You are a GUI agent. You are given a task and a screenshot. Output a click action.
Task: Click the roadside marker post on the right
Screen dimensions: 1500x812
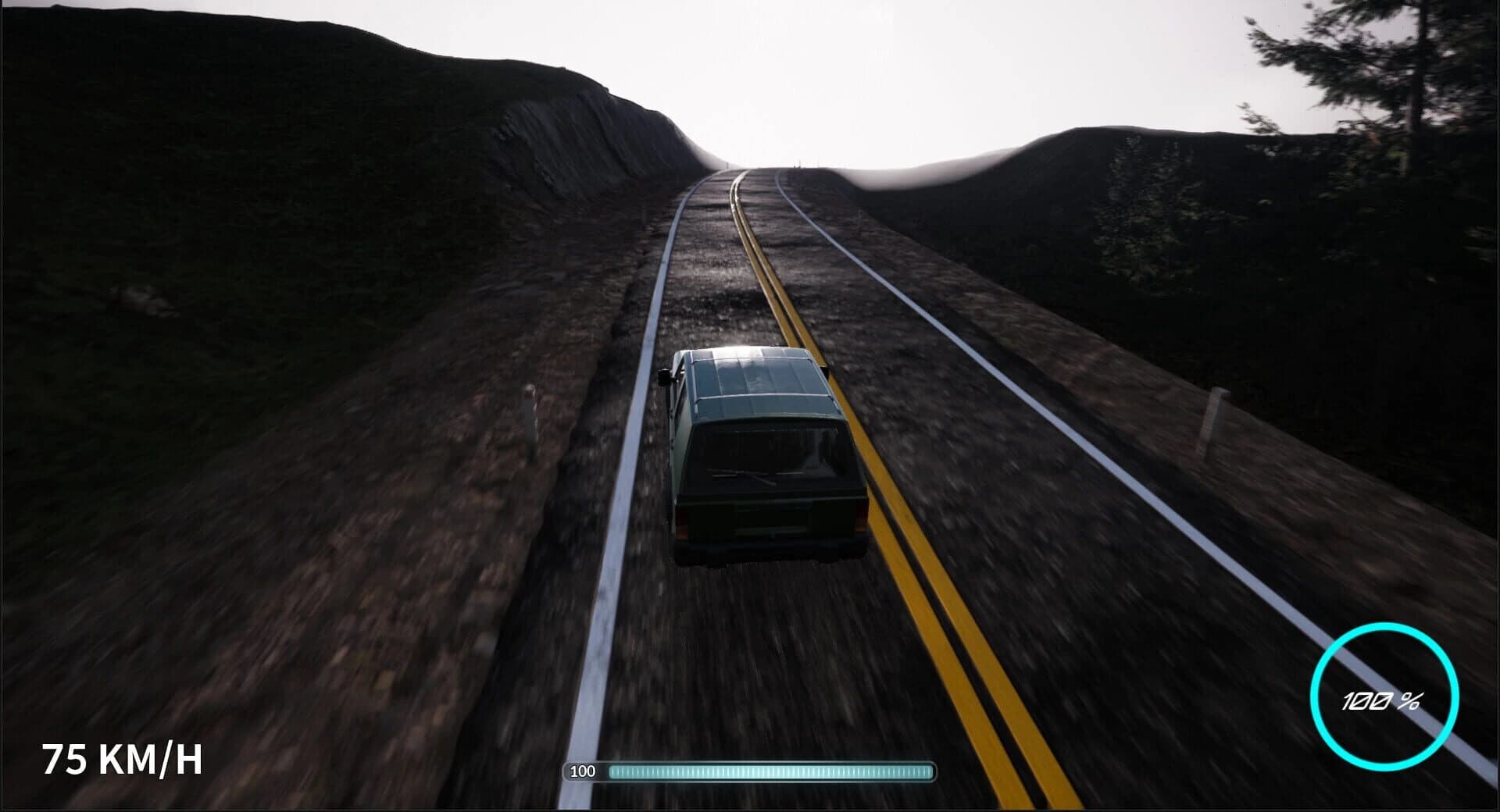[1214, 423]
